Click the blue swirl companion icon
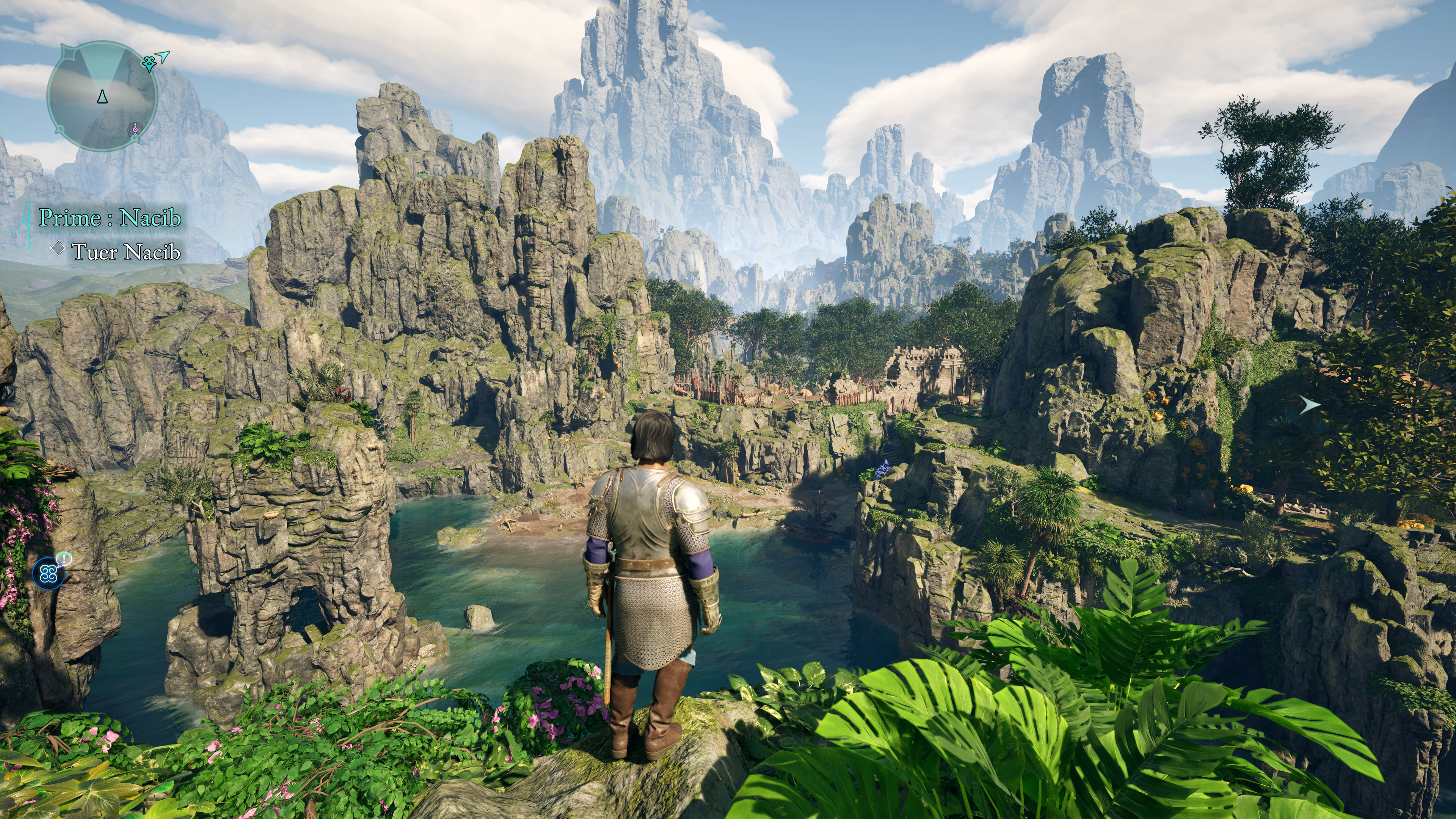Viewport: 1456px width, 819px height. click(48, 574)
